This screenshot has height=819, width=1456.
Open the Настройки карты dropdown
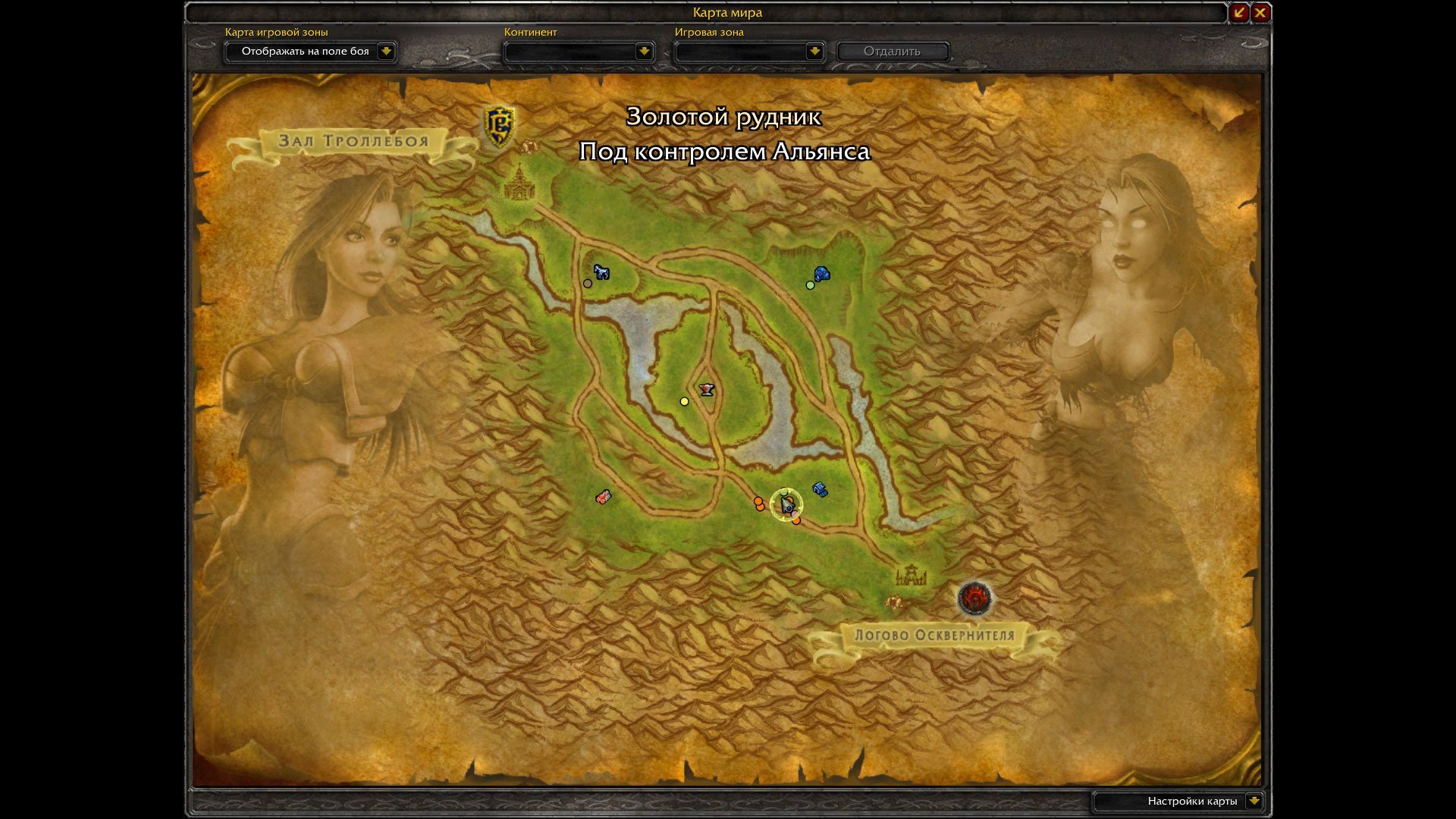tap(1254, 801)
